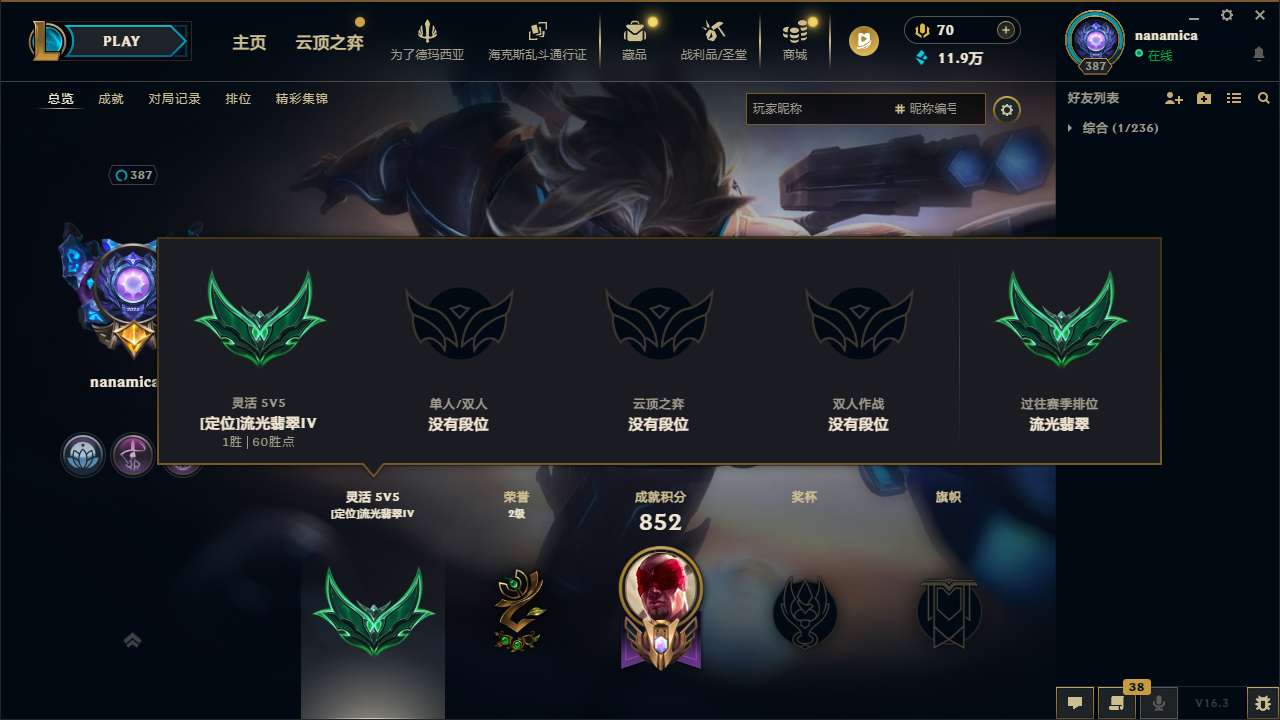Click the add friend icon in 好友列表
1280x720 pixels.
pyautogui.click(x=1173, y=98)
